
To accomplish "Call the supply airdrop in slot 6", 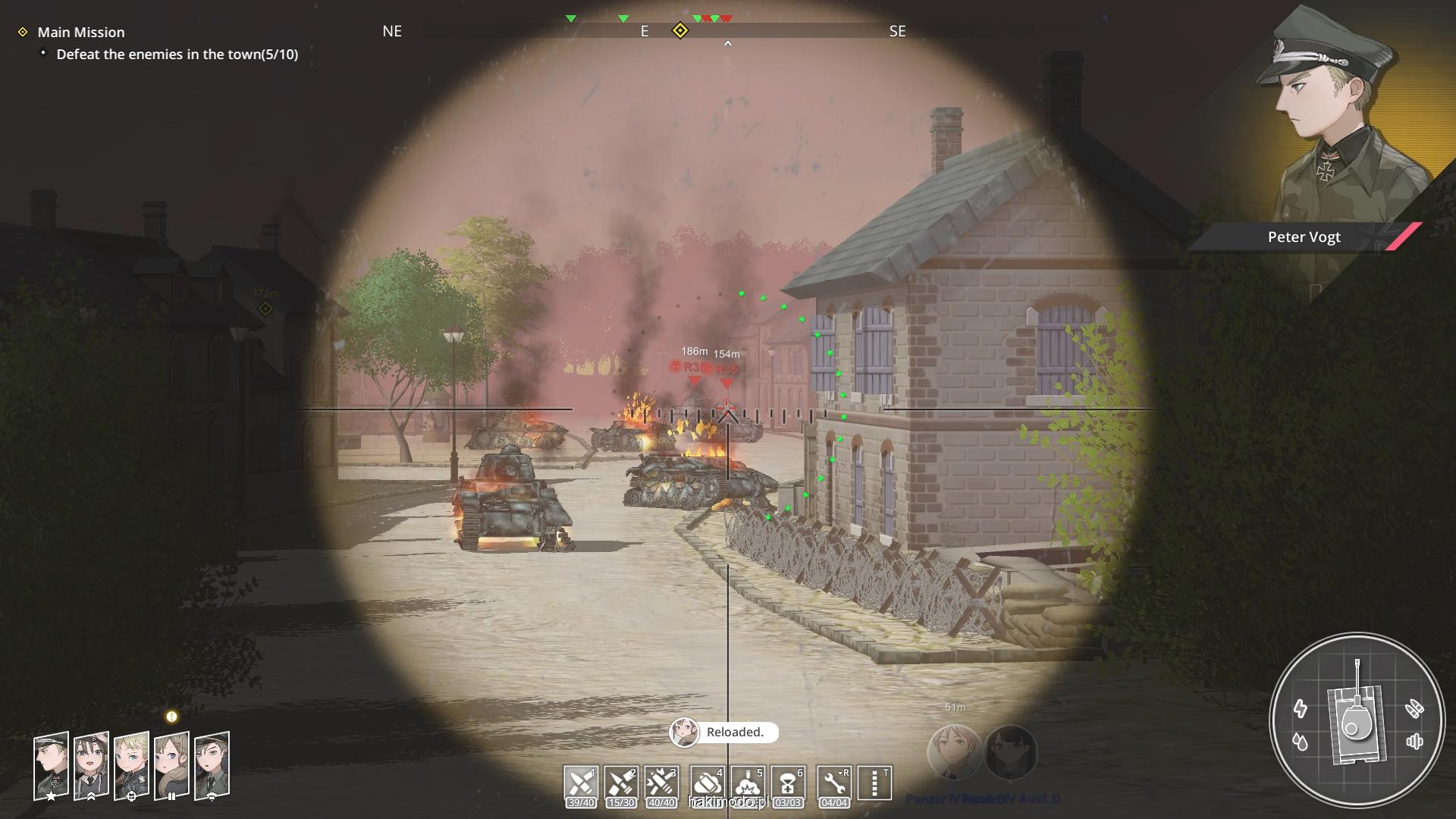I will point(788,784).
